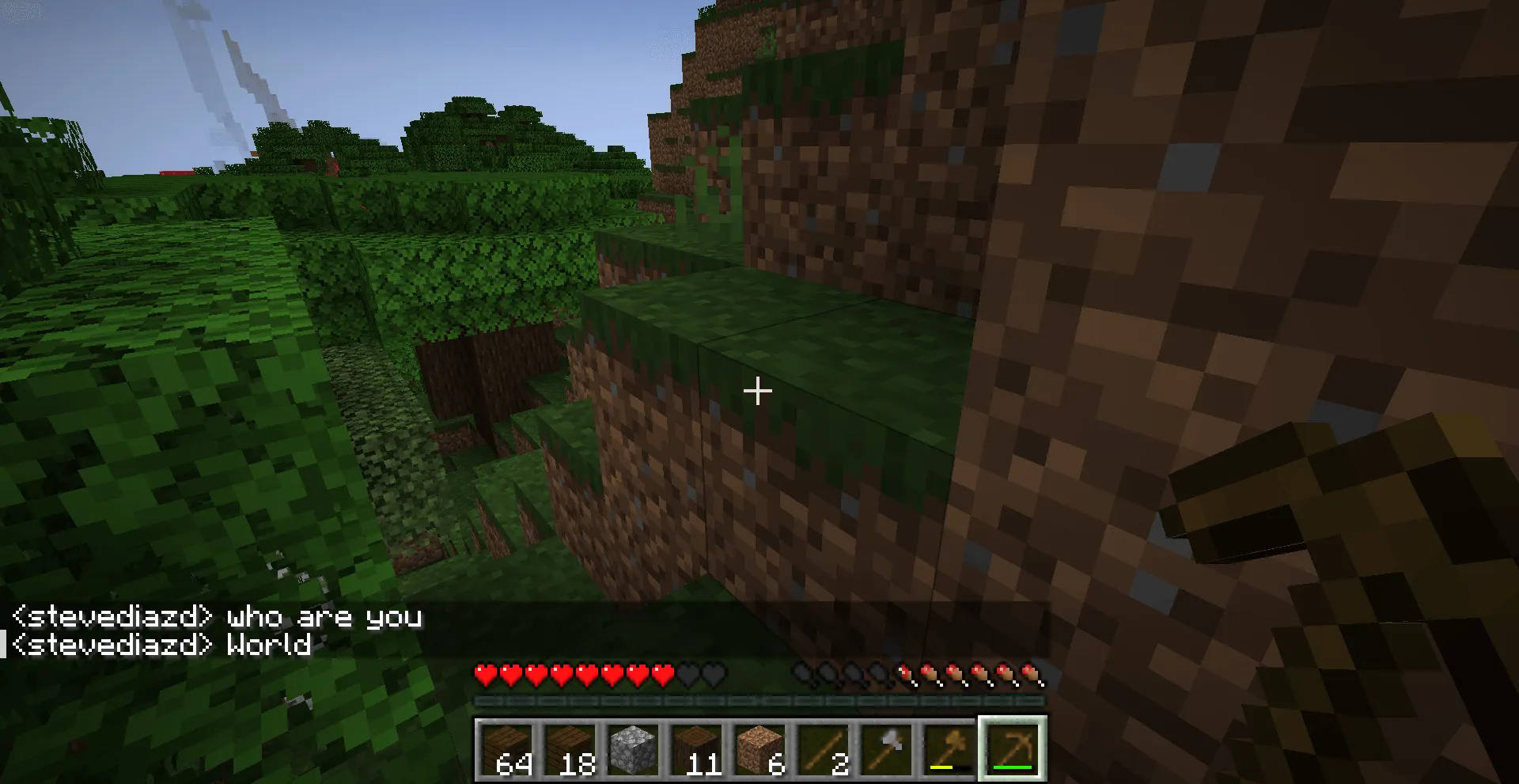Select the second planks slot showing 18
Image resolution: width=1519 pixels, height=784 pixels.
tap(573, 748)
